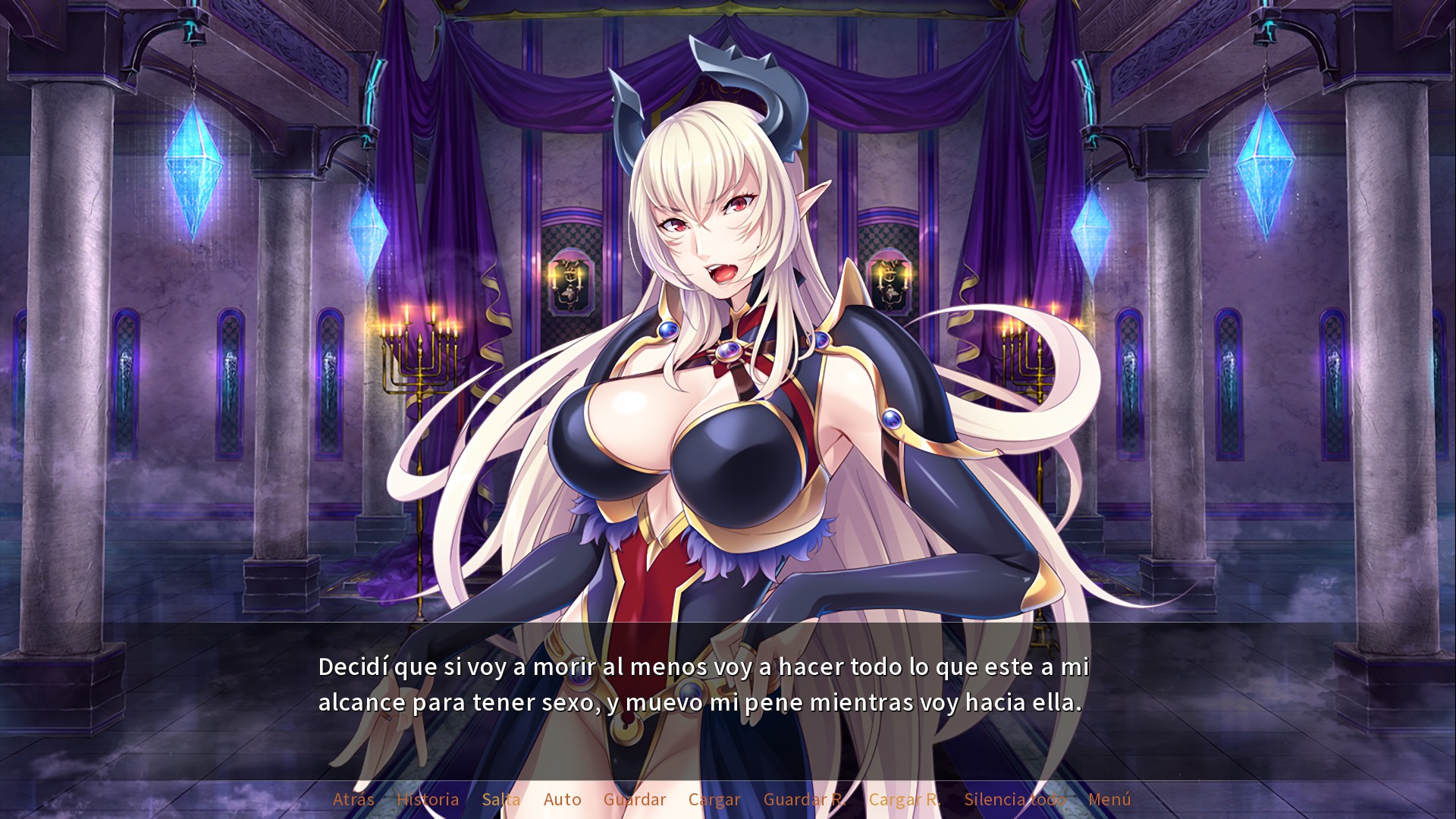The width and height of the screenshot is (1456, 819).
Task: Return to the title screen with Menú
Action: pos(1110,799)
